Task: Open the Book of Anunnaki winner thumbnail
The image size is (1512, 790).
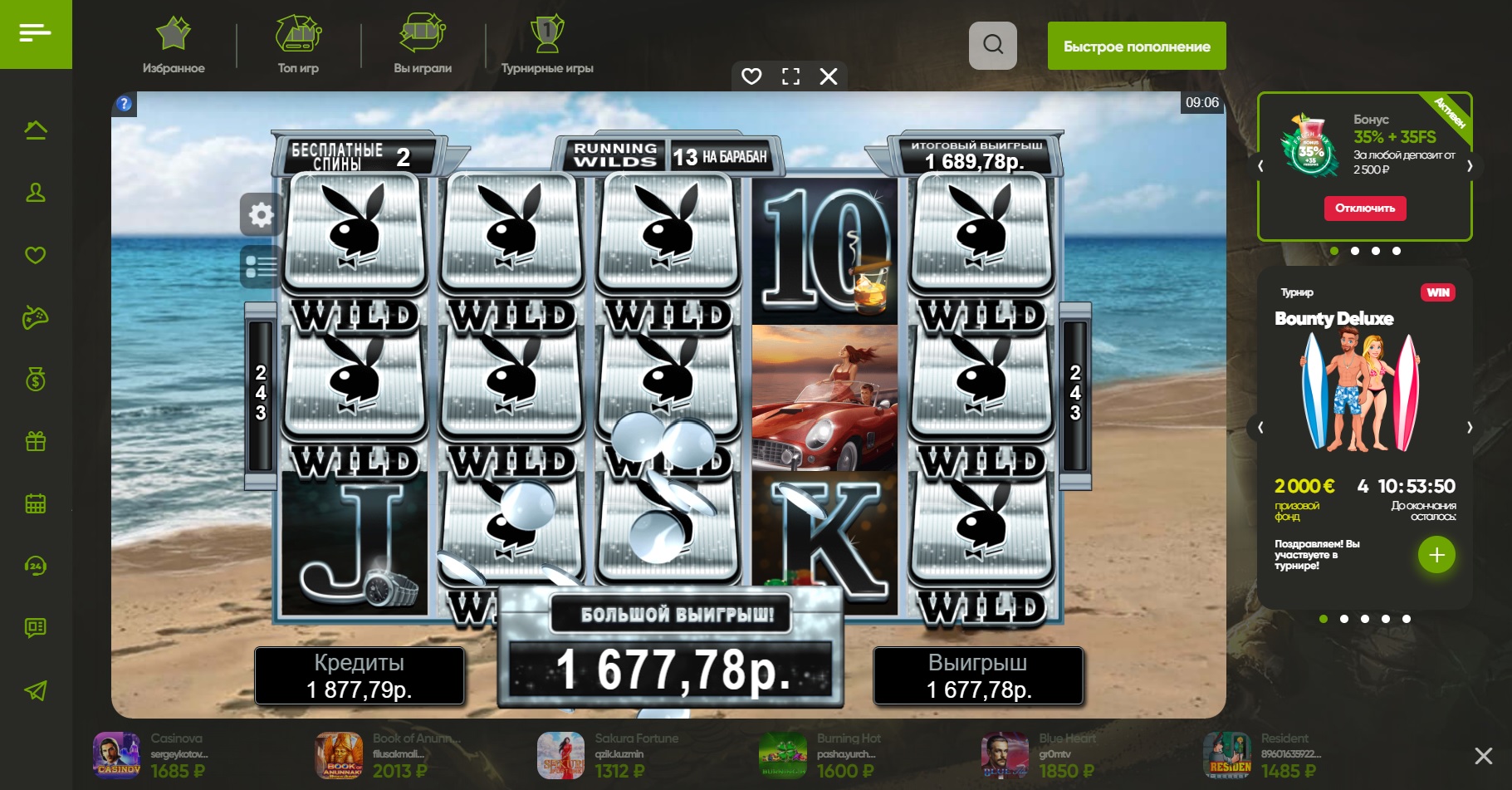Action: click(339, 756)
